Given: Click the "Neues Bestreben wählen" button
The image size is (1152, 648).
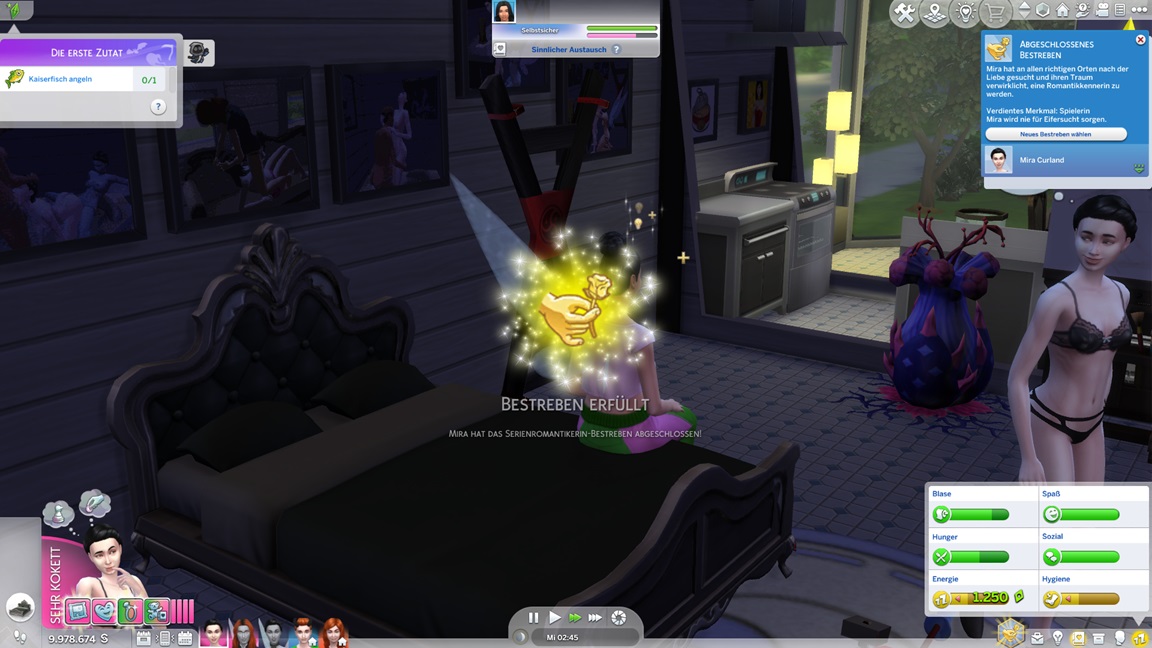Looking at the screenshot, I should point(1055,134).
